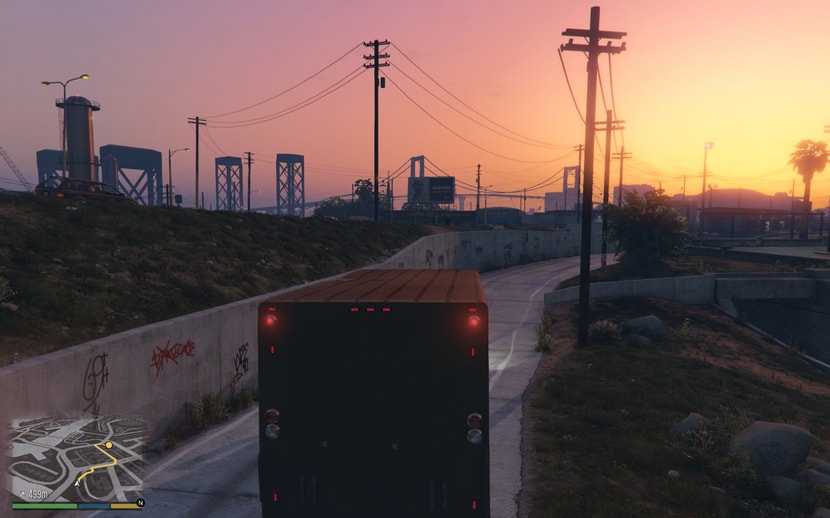Click the white player arrow on minimap
830x518 pixels.
pos(76,482)
